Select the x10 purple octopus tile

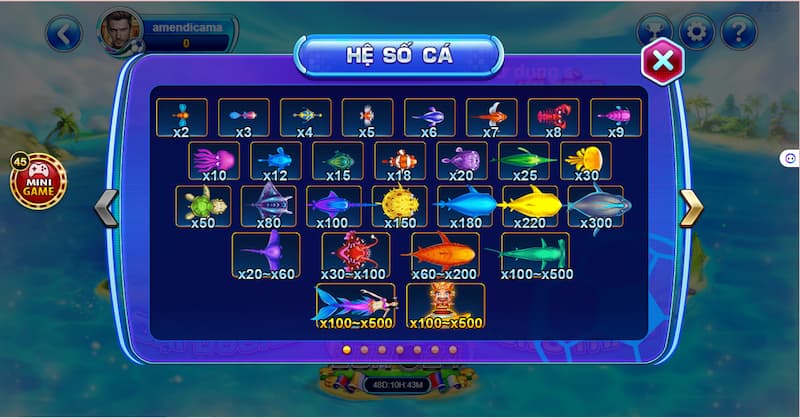pos(215,162)
